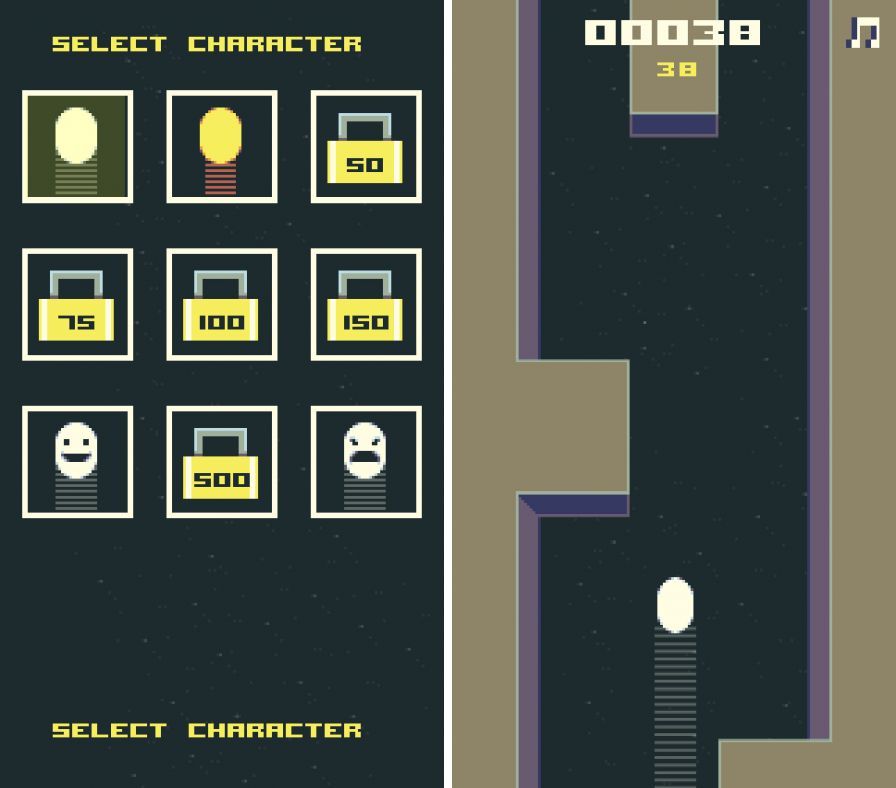Viewport: 896px width, 788px height.
Task: Pick the locked tile labeled 75
Action: tap(77, 304)
